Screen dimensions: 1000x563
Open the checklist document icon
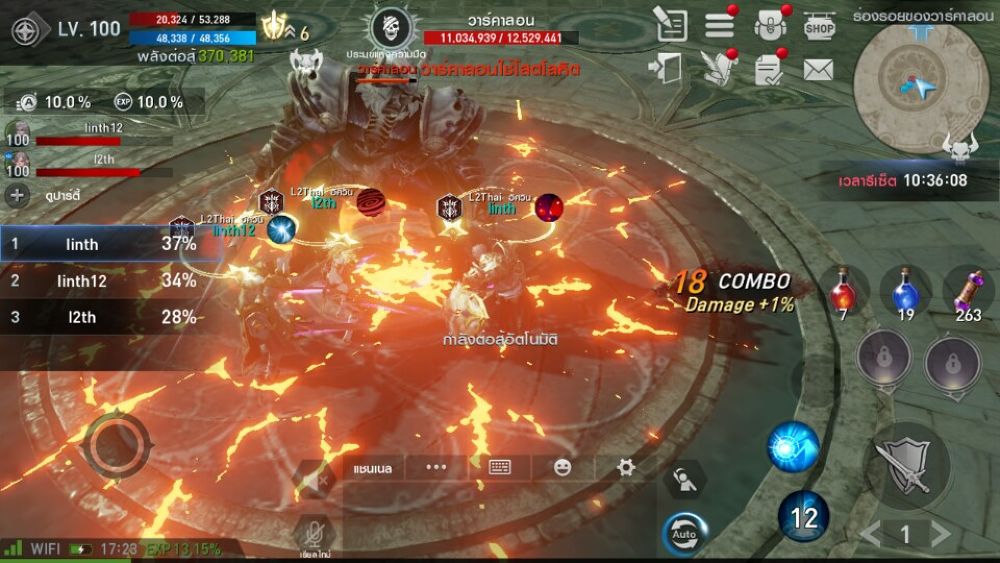click(769, 69)
